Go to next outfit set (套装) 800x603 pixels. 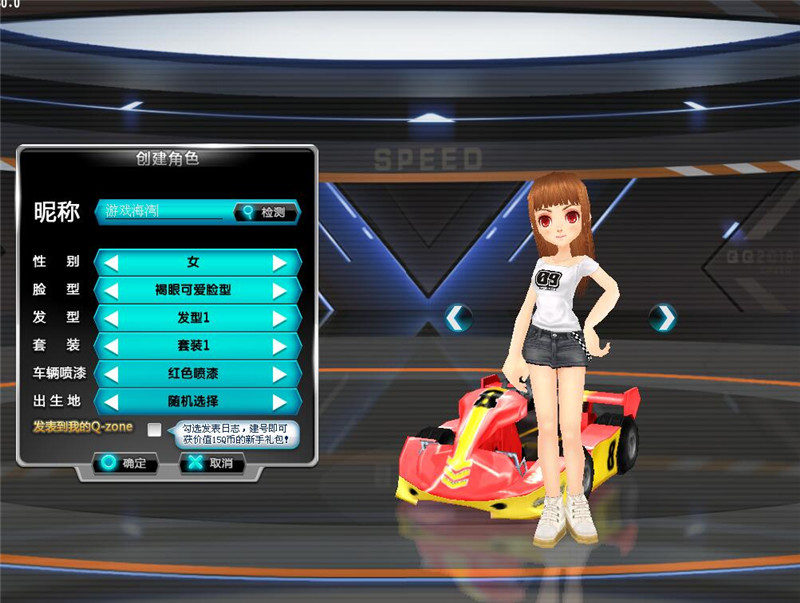[x=281, y=346]
